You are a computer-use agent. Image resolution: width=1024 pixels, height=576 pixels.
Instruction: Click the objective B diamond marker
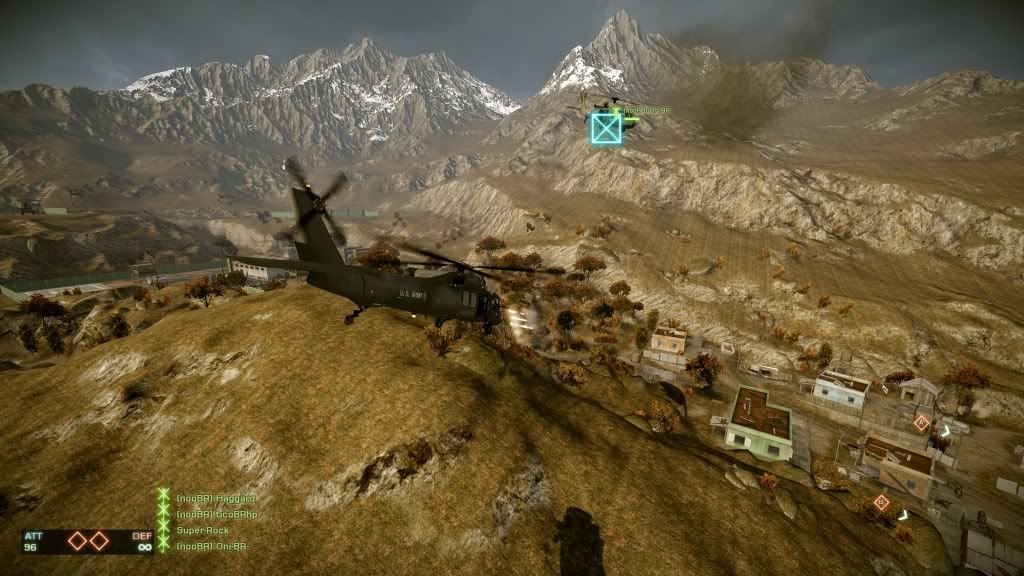pyautogui.click(x=881, y=502)
